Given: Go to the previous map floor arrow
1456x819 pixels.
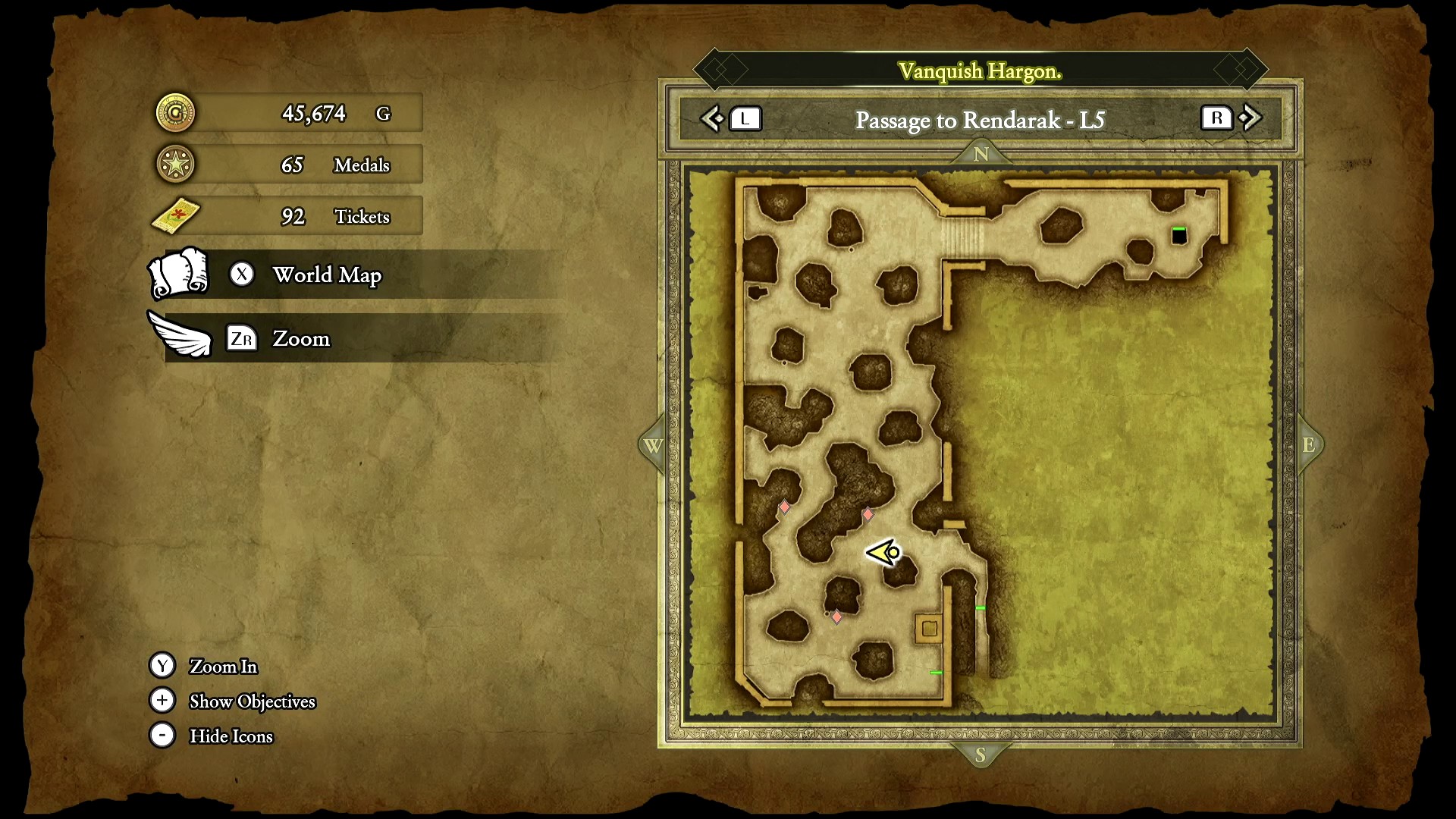Looking at the screenshot, I should (713, 118).
